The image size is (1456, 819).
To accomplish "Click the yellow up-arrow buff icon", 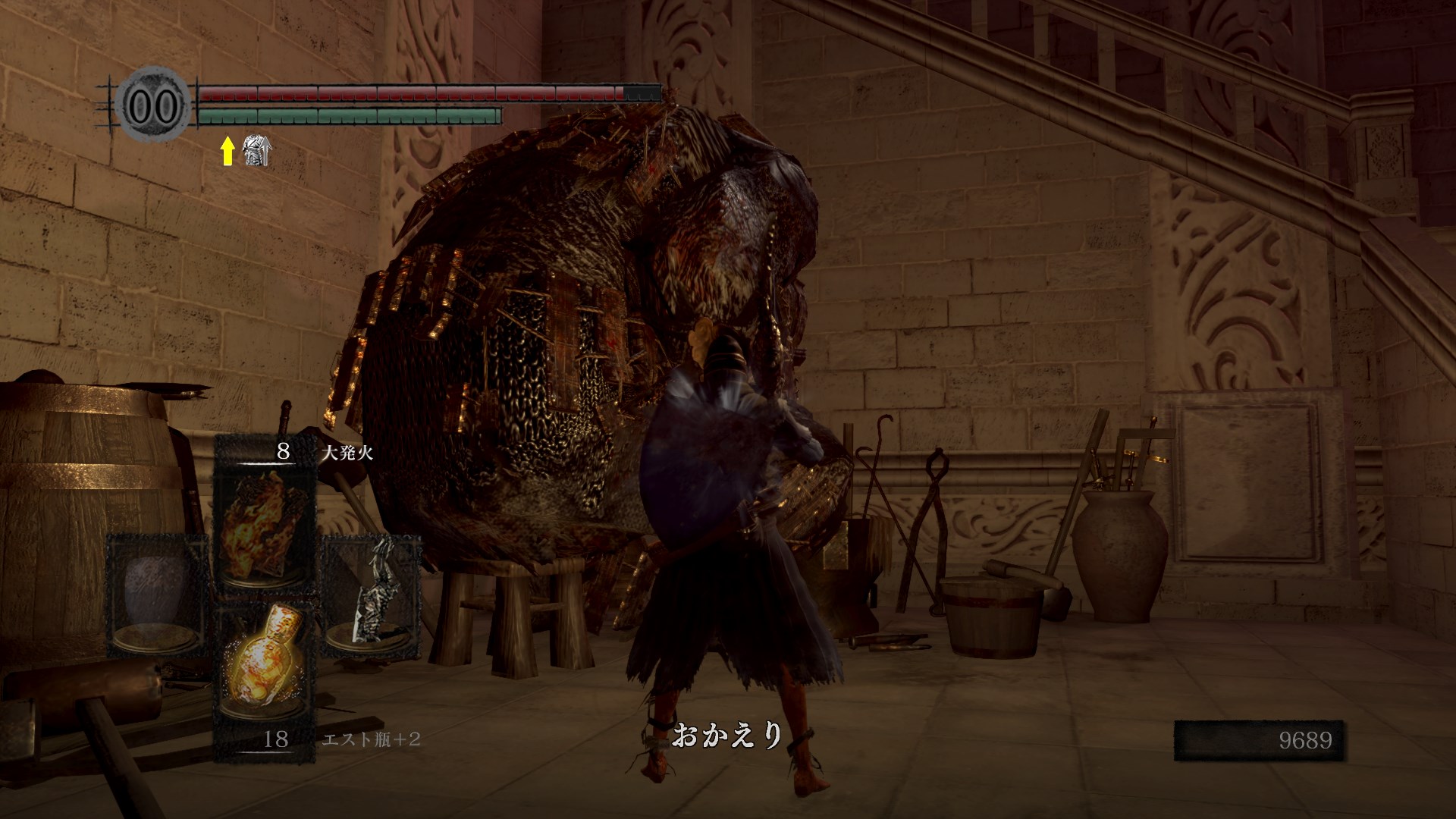I will pos(227,152).
